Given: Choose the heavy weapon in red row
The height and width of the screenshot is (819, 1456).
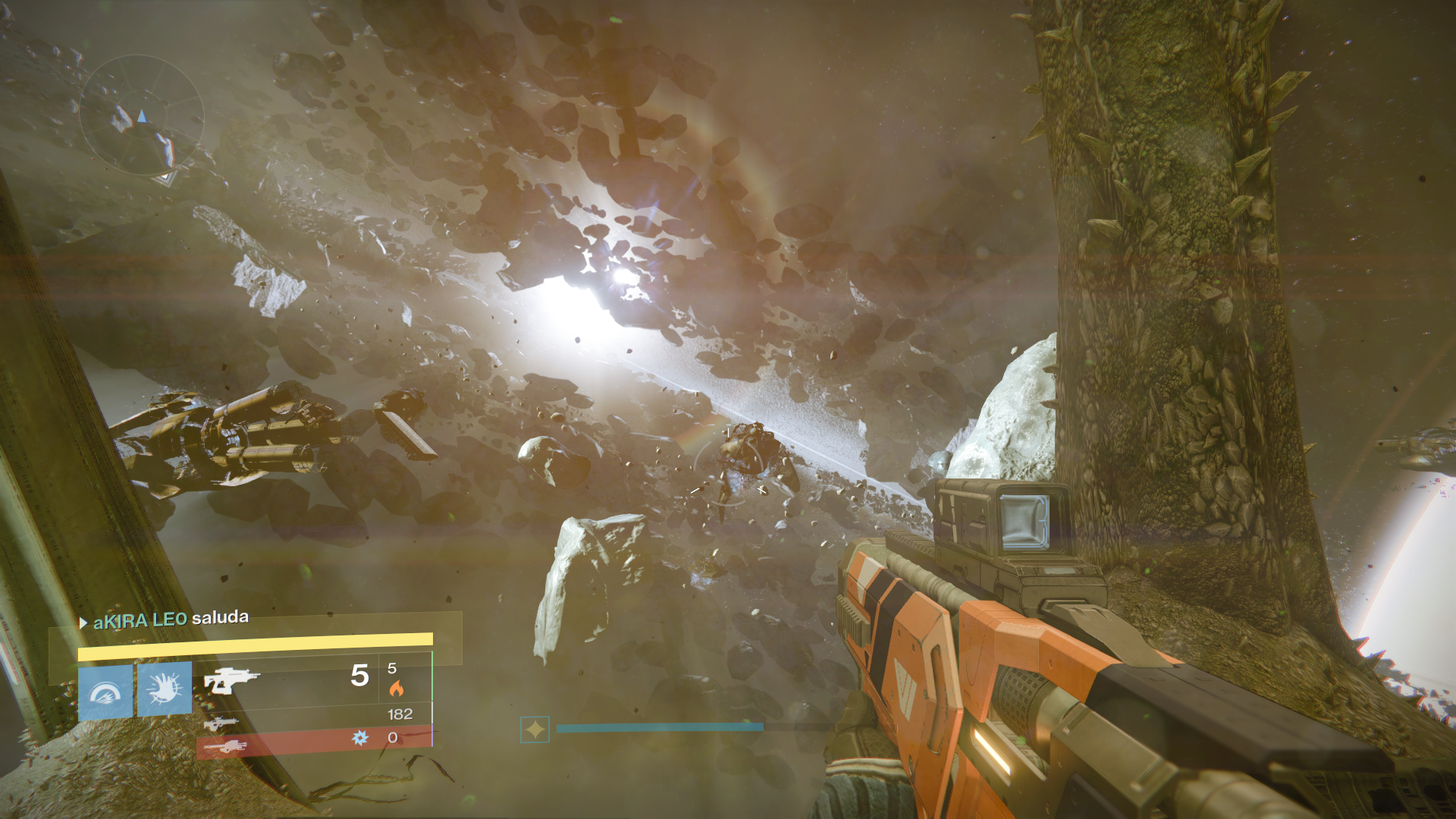Looking at the screenshot, I should coord(225,747).
